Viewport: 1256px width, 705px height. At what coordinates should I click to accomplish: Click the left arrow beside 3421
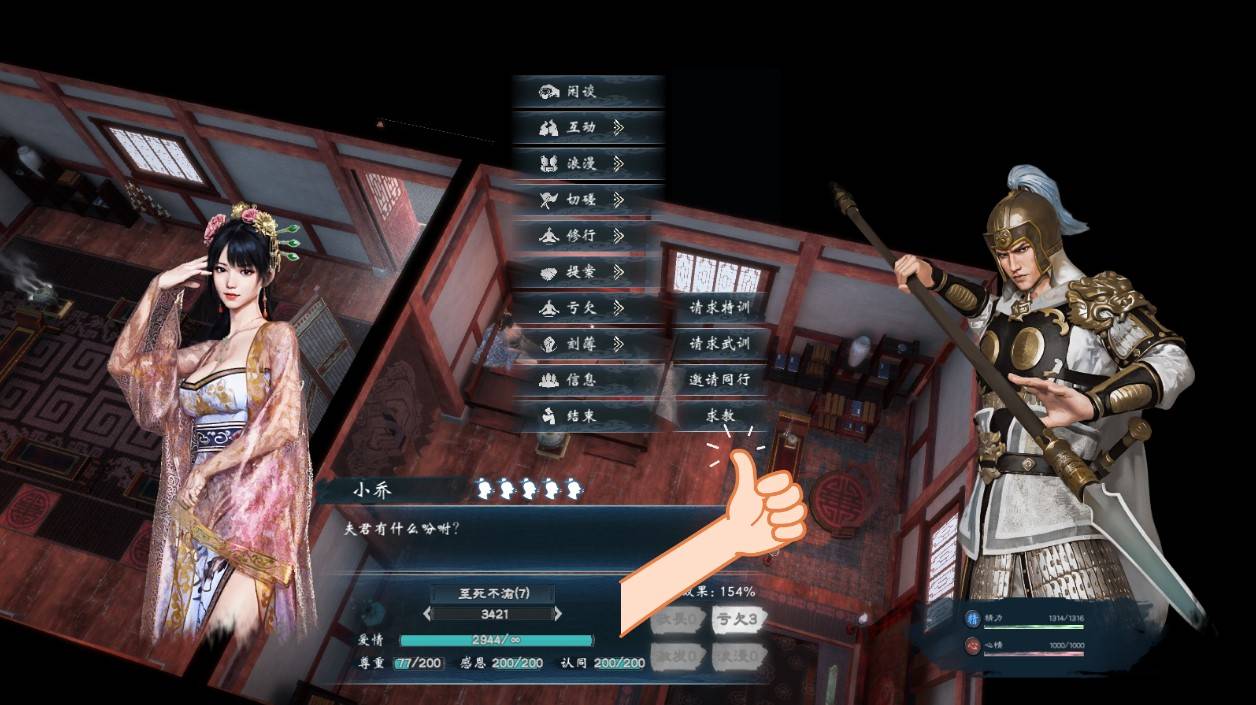pyautogui.click(x=428, y=613)
